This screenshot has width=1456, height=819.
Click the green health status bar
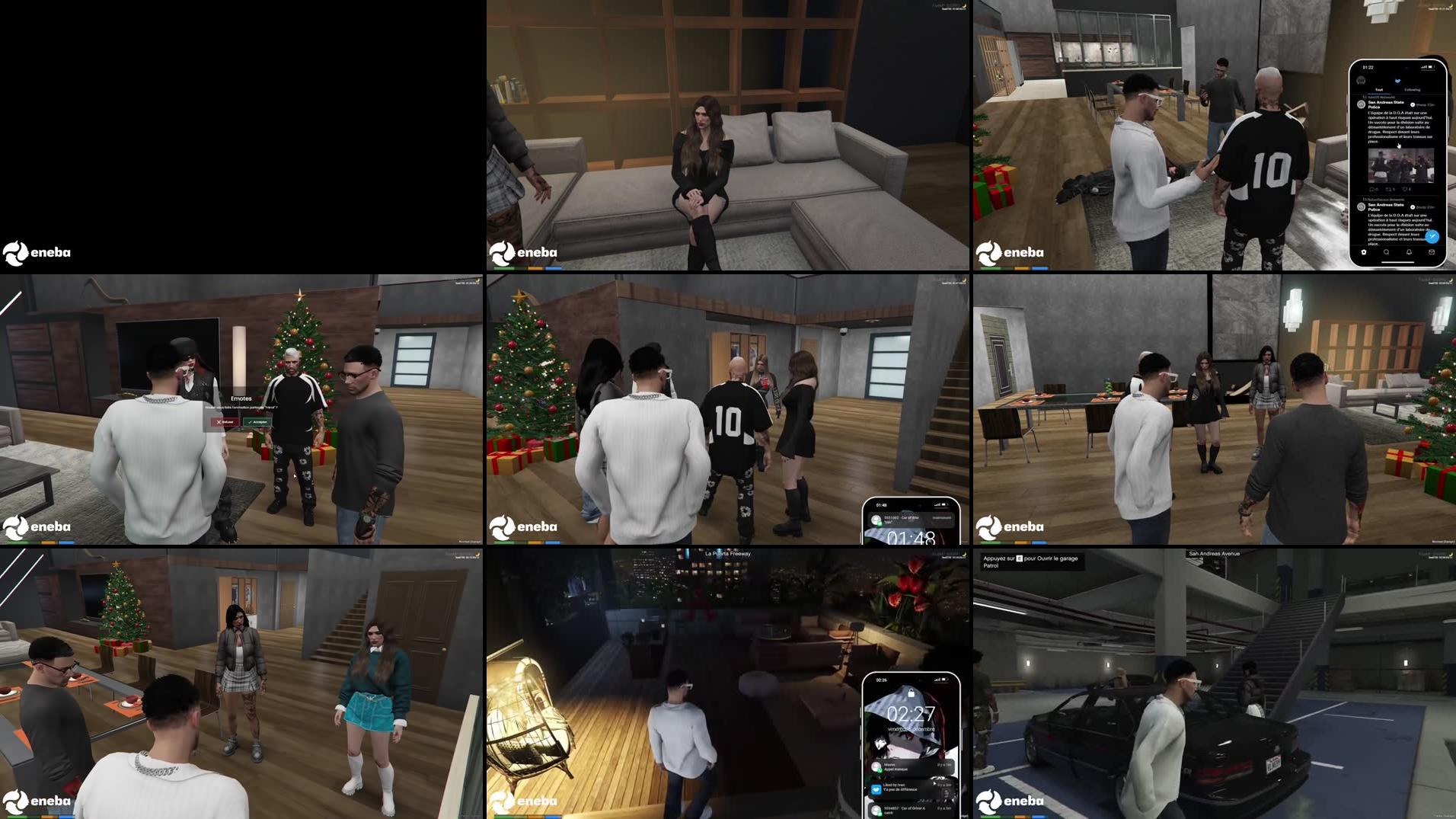pos(504,543)
